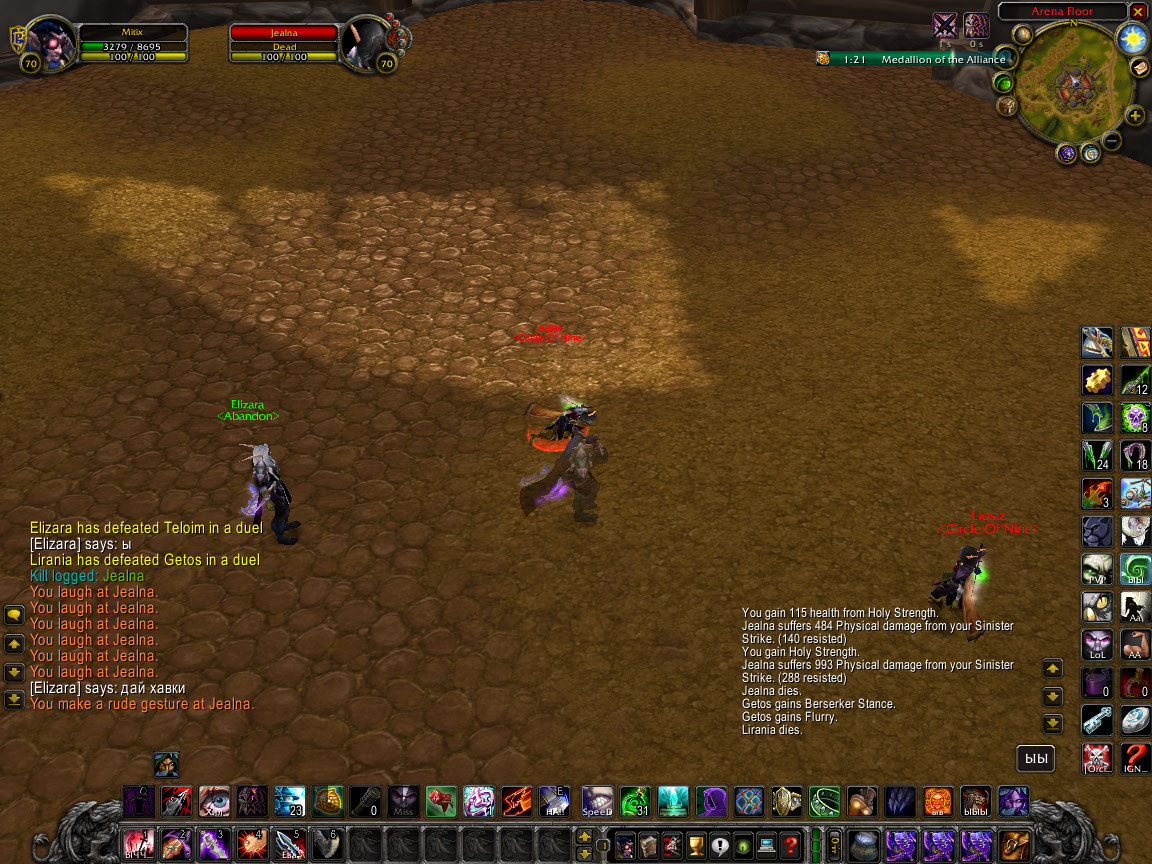Click the gold gear item icon

pyautogui.click(x=1096, y=380)
